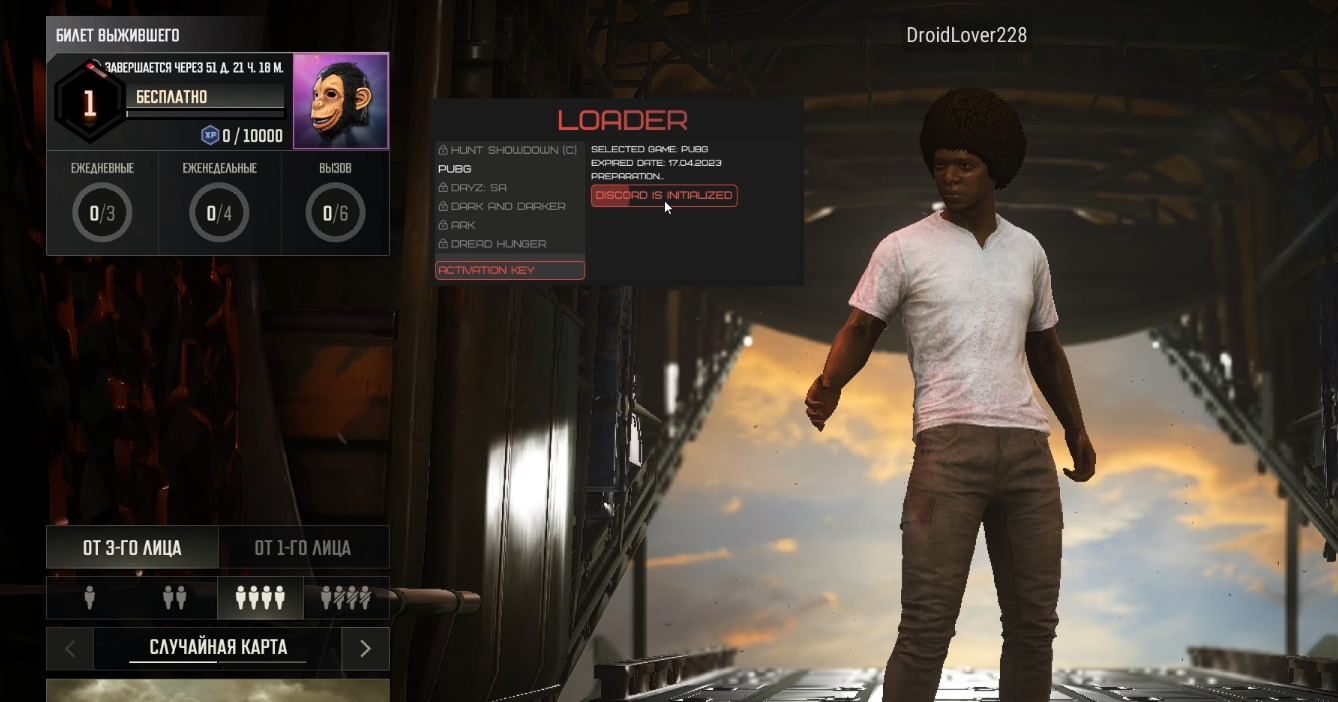This screenshot has width=1338, height=702.
Task: Select the solo single-player team size
Action: coord(90,598)
